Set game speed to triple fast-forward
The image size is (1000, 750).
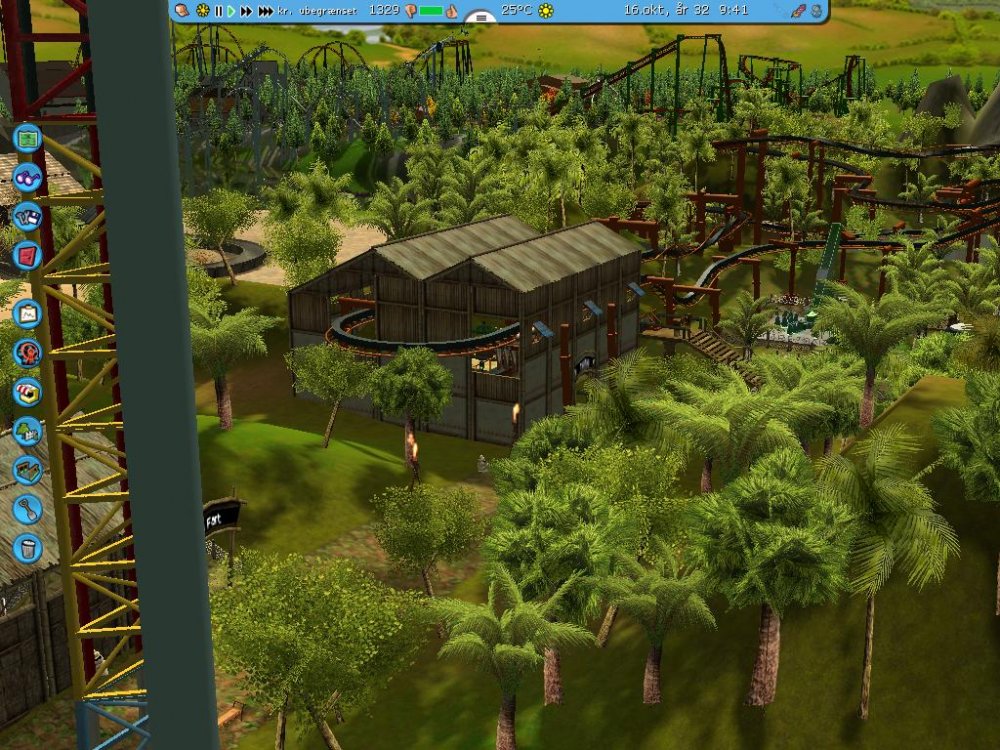pyautogui.click(x=265, y=10)
